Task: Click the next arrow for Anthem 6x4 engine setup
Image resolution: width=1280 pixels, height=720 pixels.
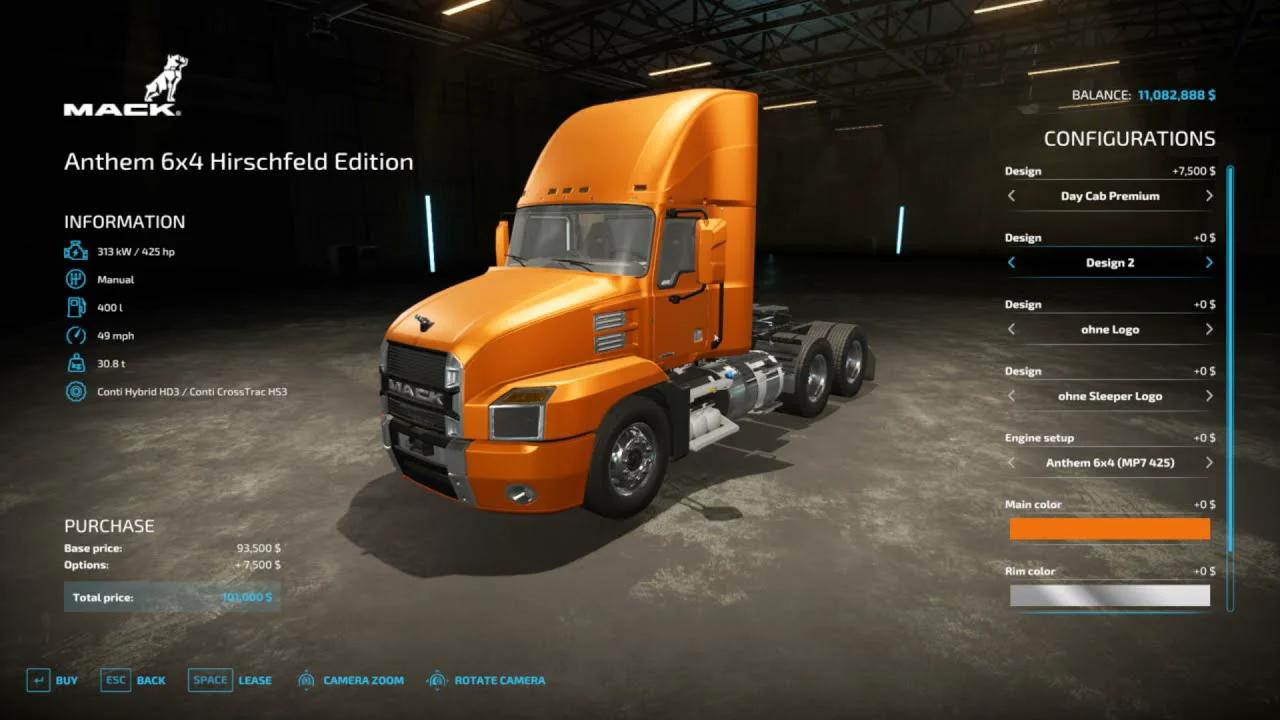Action: pos(1208,463)
